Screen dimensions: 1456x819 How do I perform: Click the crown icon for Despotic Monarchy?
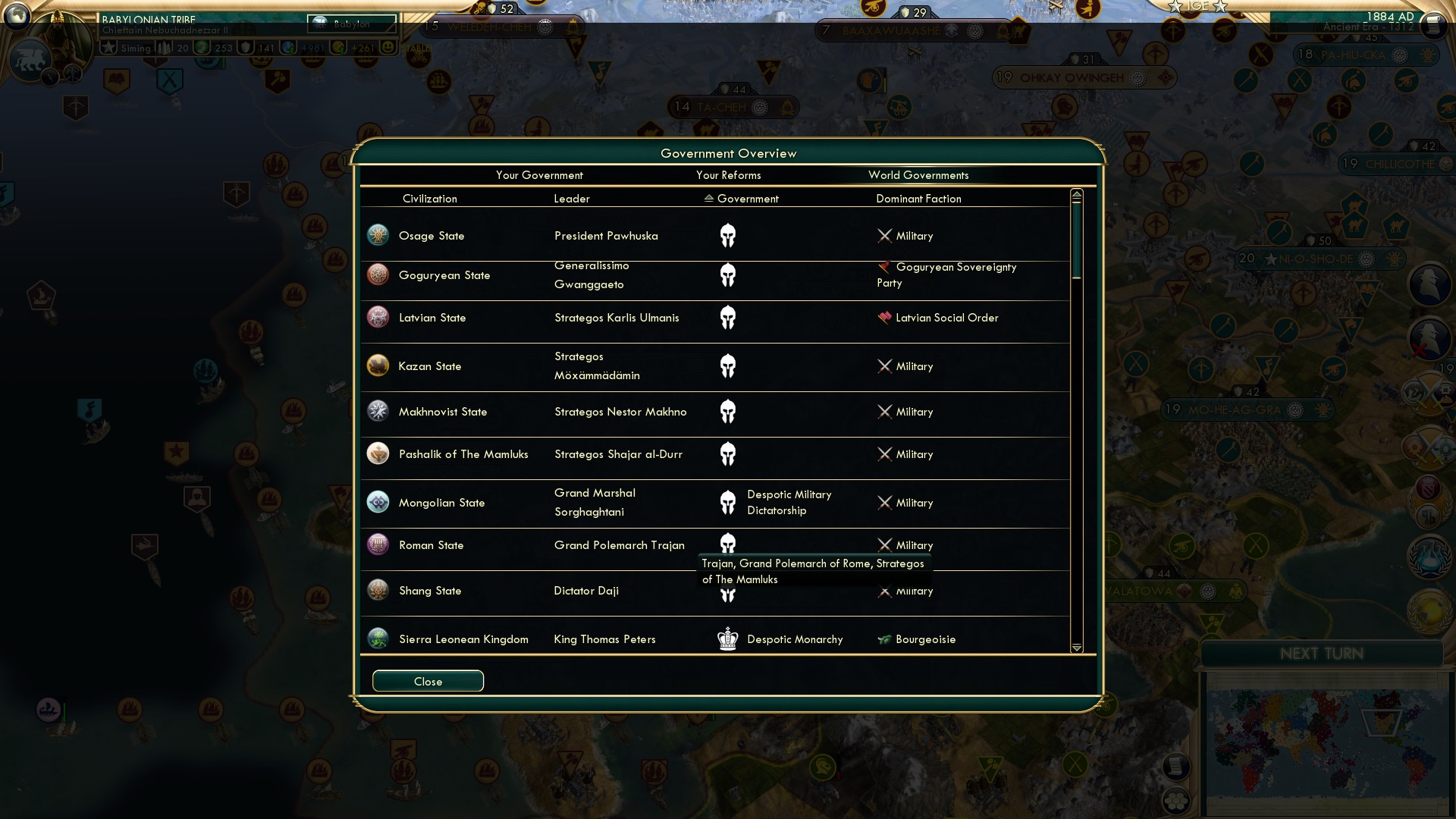[728, 639]
